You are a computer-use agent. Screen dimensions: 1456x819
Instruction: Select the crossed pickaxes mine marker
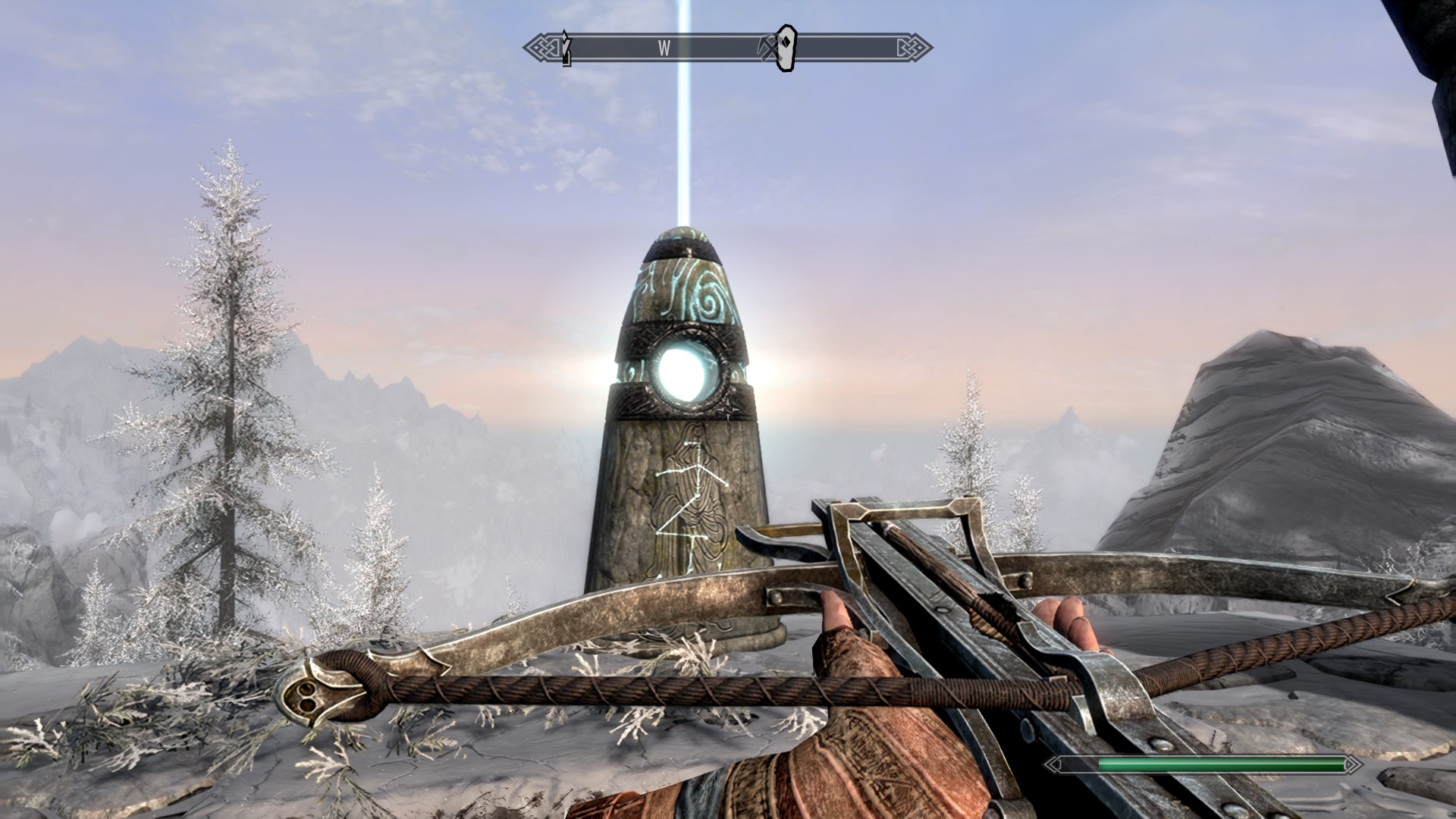[x=767, y=49]
